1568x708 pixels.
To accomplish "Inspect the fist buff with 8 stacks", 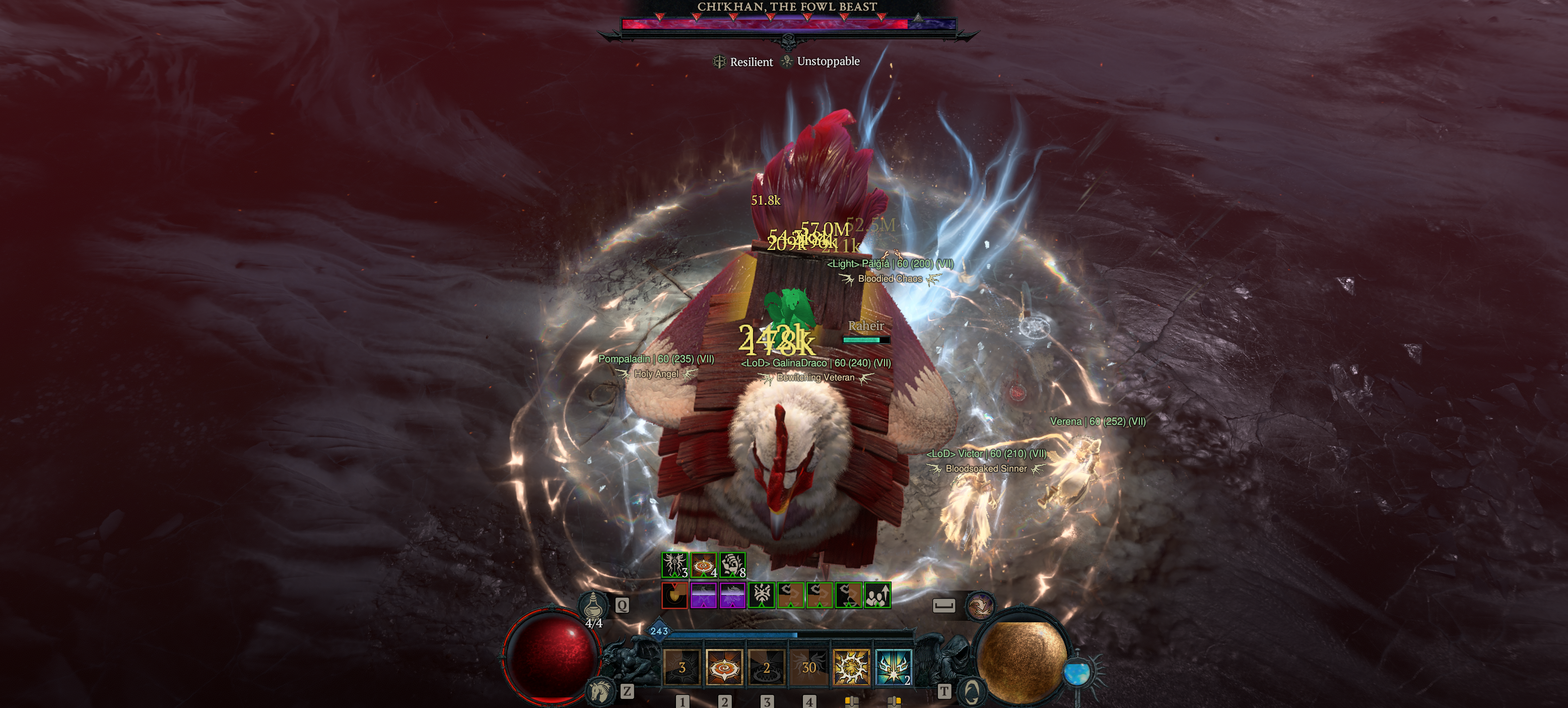I will (x=733, y=565).
